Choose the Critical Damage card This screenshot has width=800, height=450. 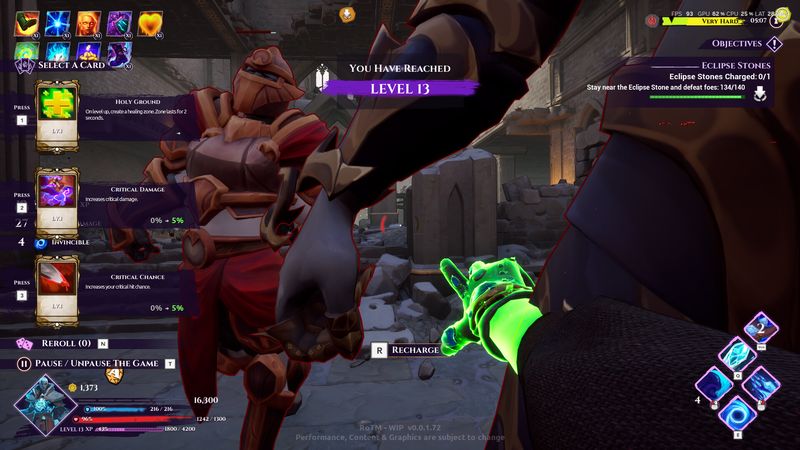(58, 200)
